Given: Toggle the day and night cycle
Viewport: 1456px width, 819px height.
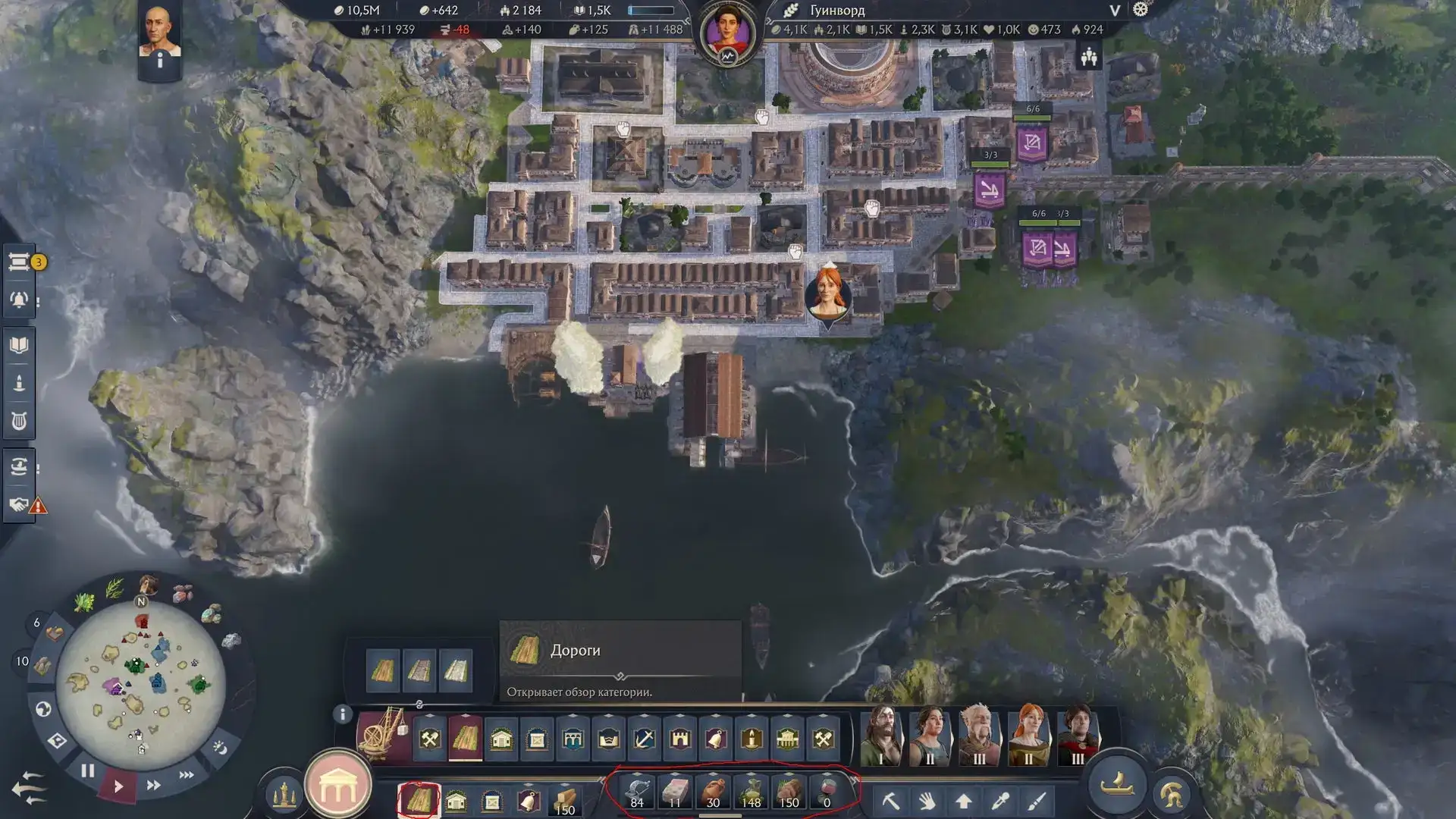Looking at the screenshot, I should (220, 748).
